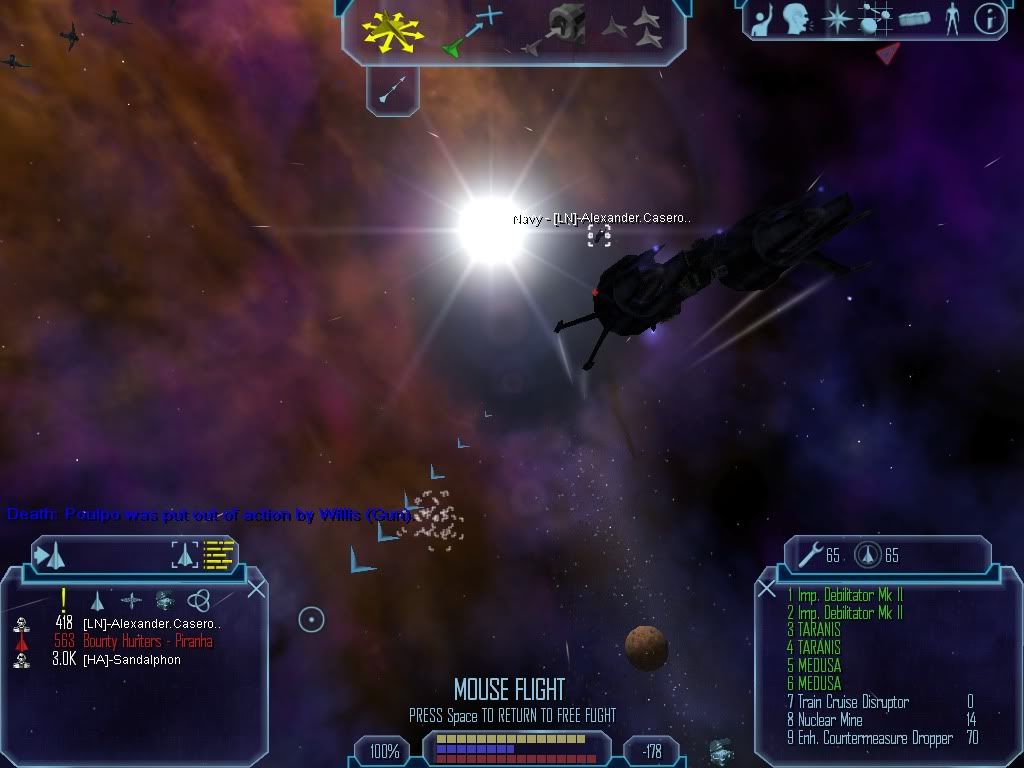Switch to the interlocked rings contact filter
1024x768 pixels.
199,600
